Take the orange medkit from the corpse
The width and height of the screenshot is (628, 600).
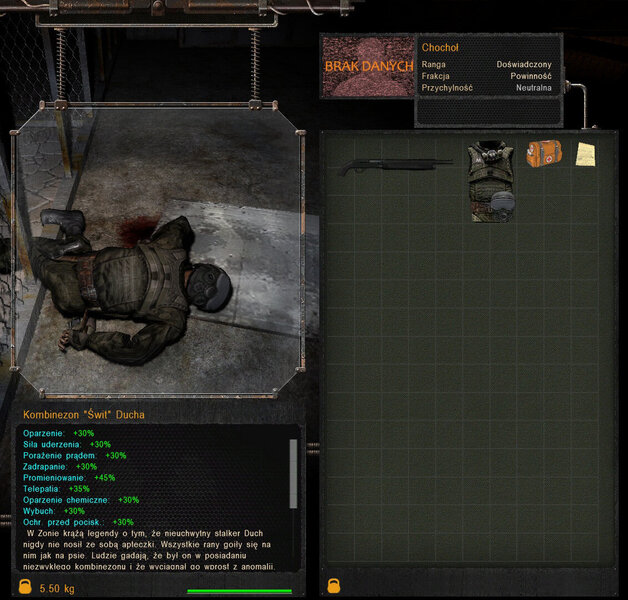coord(545,153)
